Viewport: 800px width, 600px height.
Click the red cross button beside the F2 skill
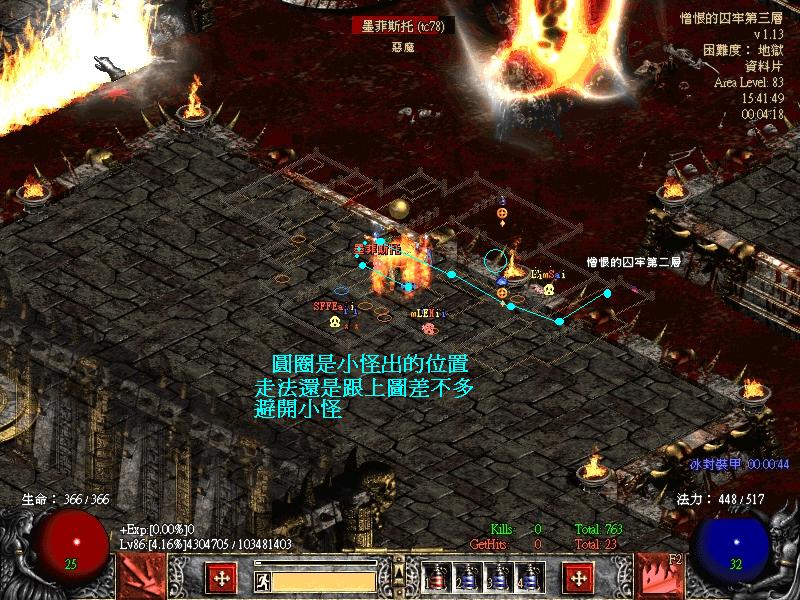point(578,578)
